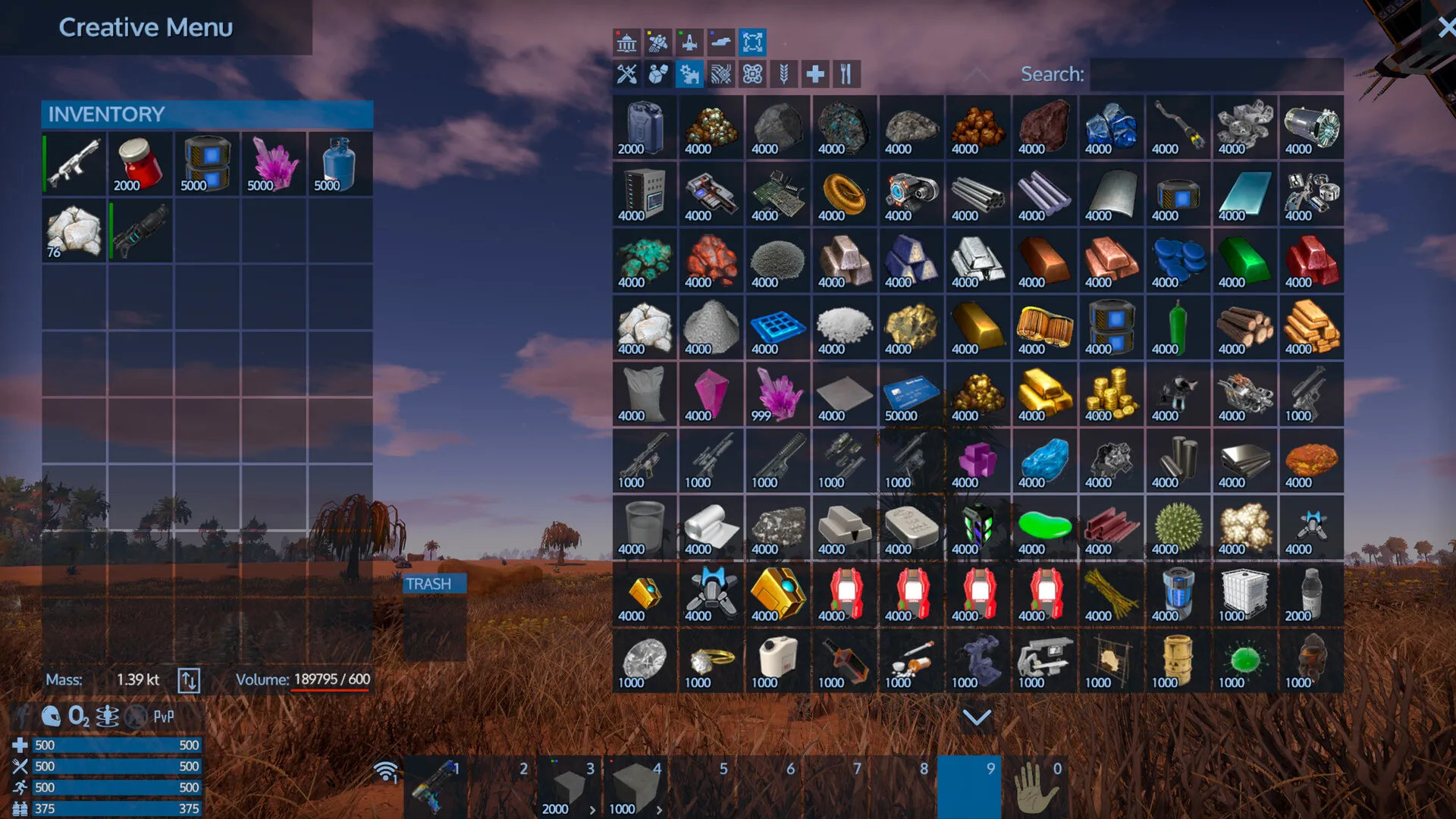Click the mass sort arrows button
The height and width of the screenshot is (819, 1456).
[x=190, y=679]
